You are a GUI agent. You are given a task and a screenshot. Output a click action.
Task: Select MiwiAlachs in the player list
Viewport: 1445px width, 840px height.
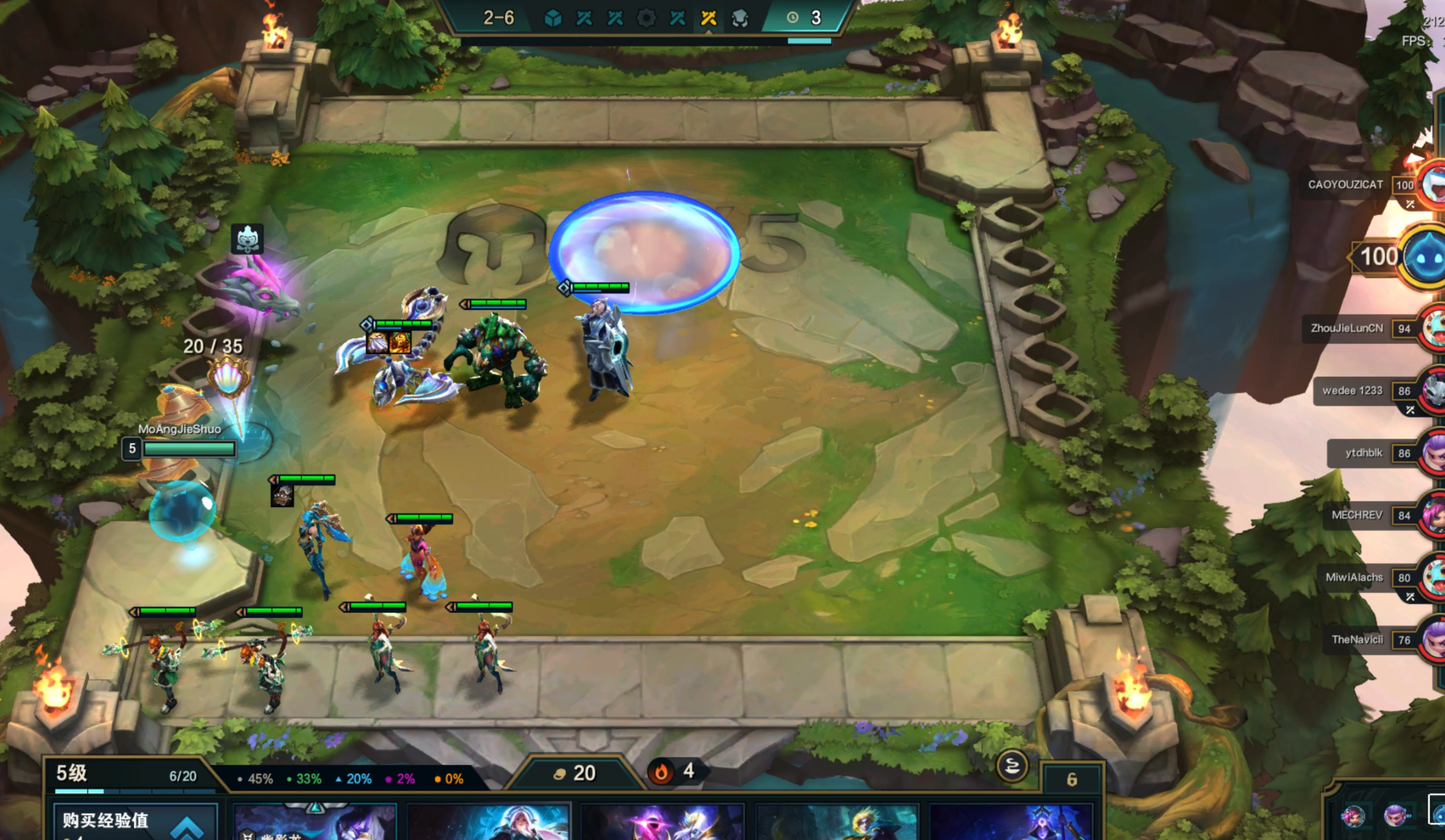(x=1354, y=578)
